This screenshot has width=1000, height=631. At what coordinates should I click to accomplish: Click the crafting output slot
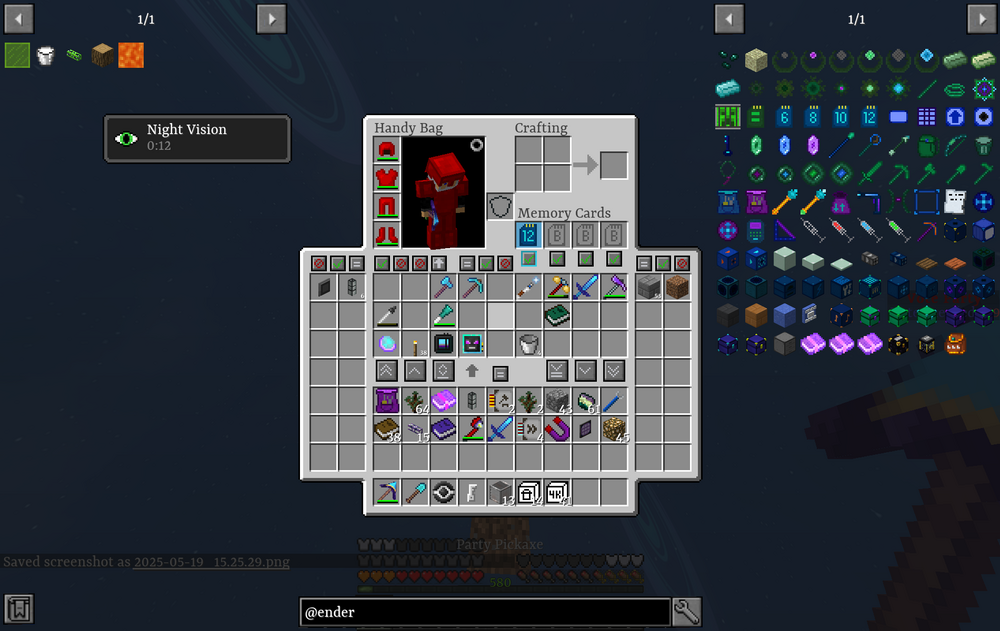coord(614,165)
